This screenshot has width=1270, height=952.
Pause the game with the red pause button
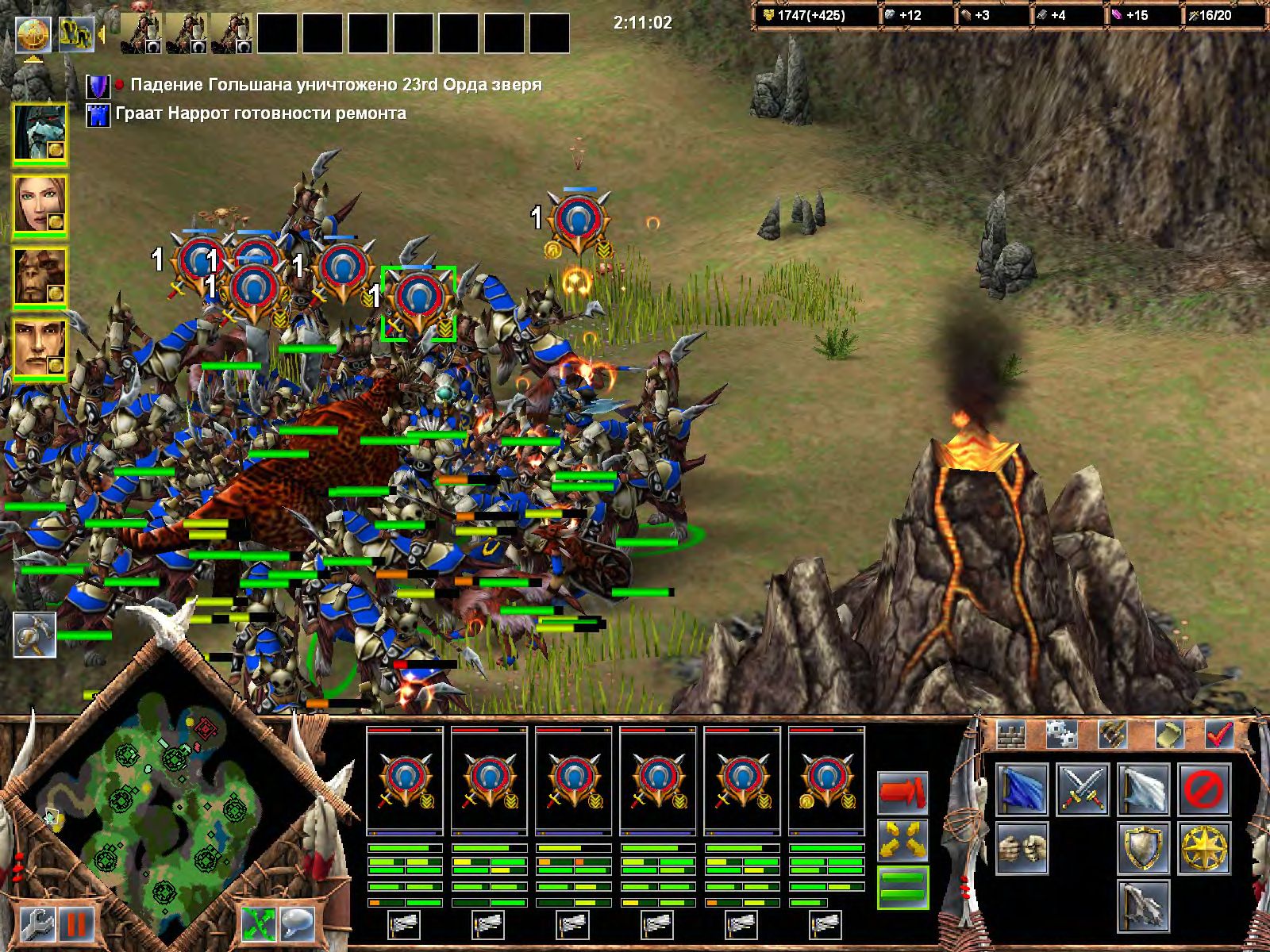[77, 923]
